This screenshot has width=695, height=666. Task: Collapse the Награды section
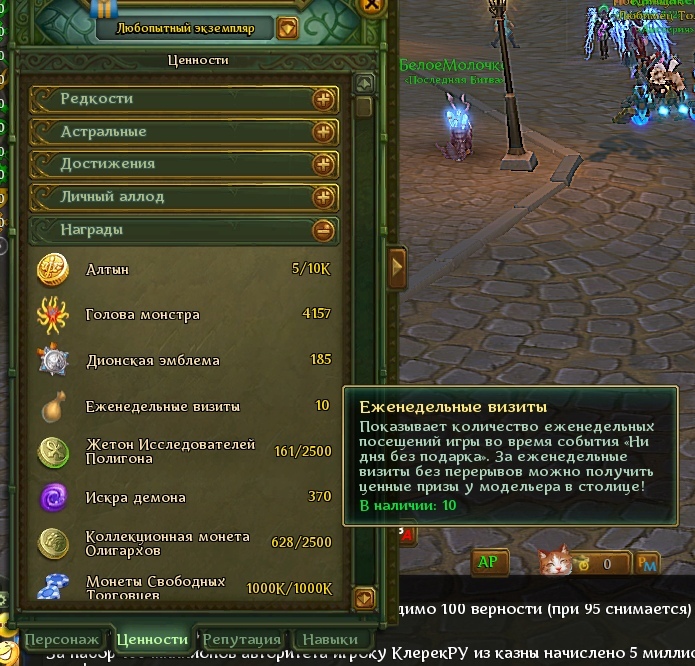[323, 230]
